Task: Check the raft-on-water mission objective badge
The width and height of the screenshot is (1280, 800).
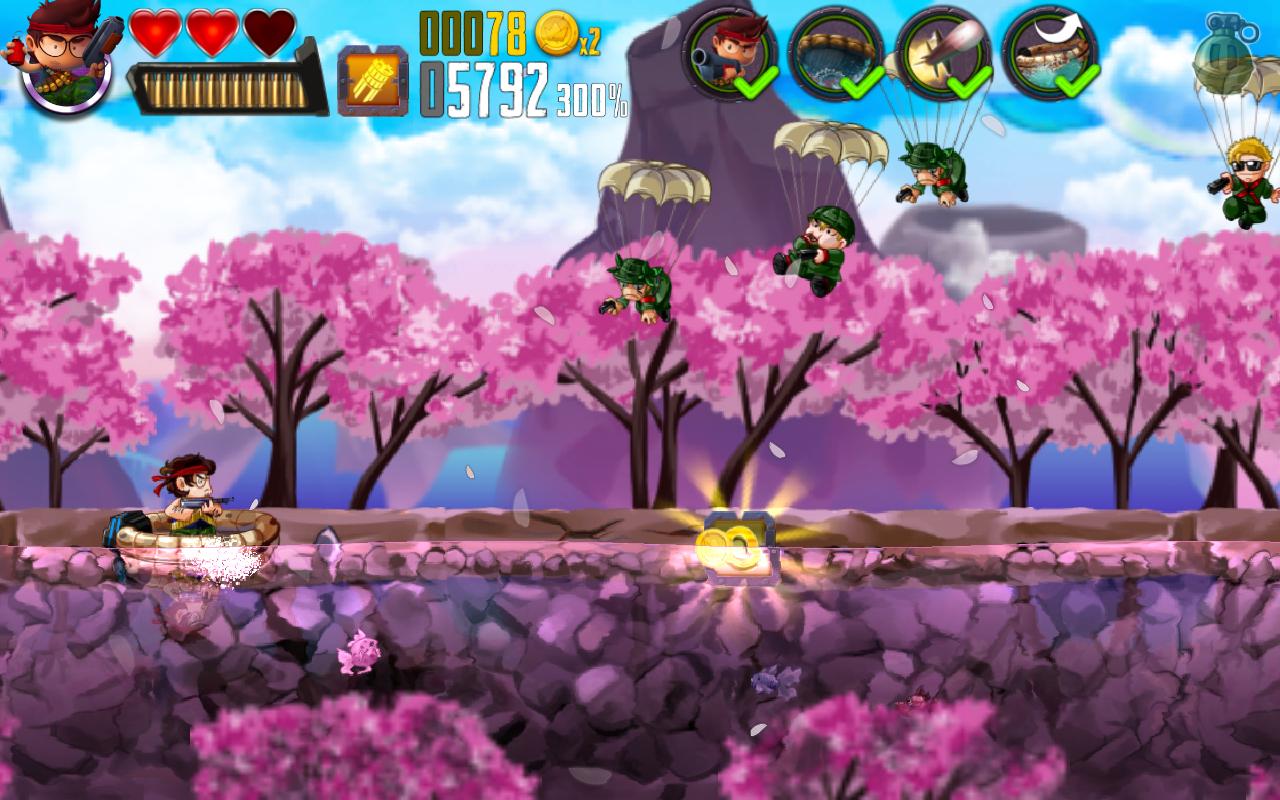Action: [x=836, y=53]
